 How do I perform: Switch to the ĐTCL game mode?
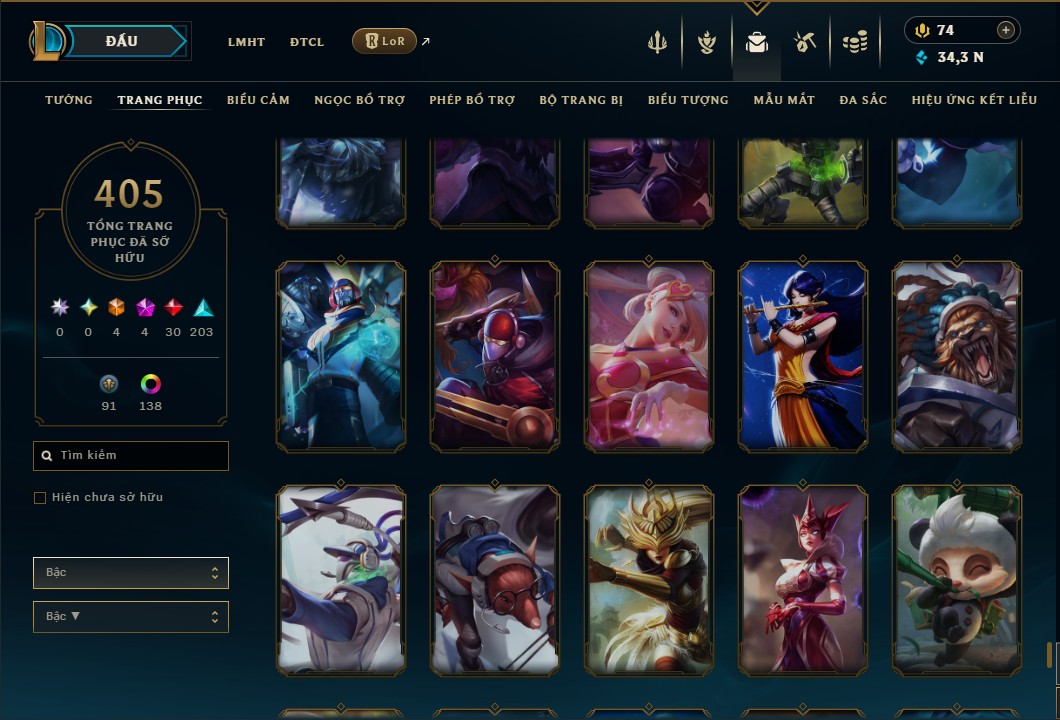(307, 42)
